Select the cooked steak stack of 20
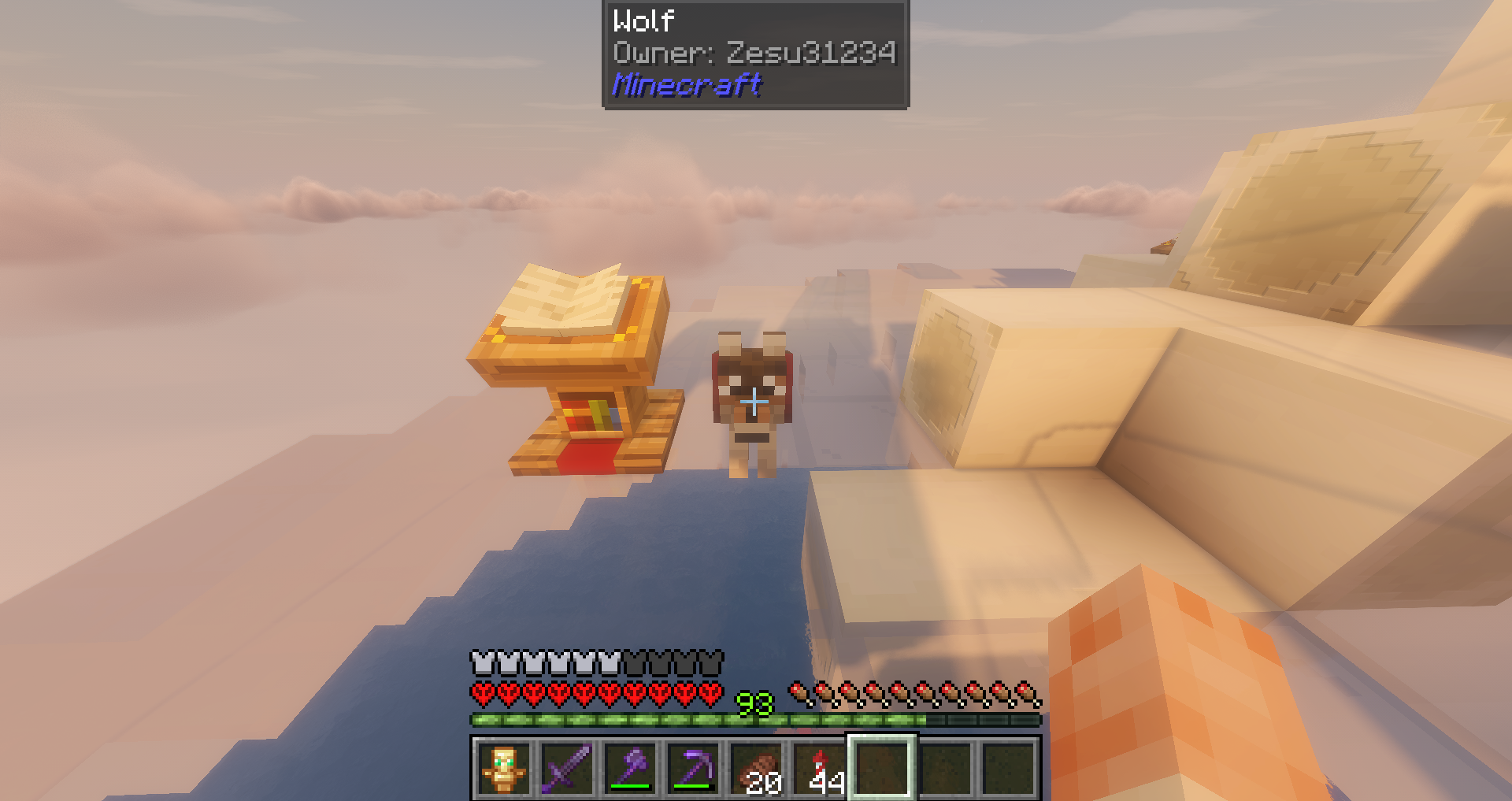This screenshot has height=801, width=1512. point(756,768)
